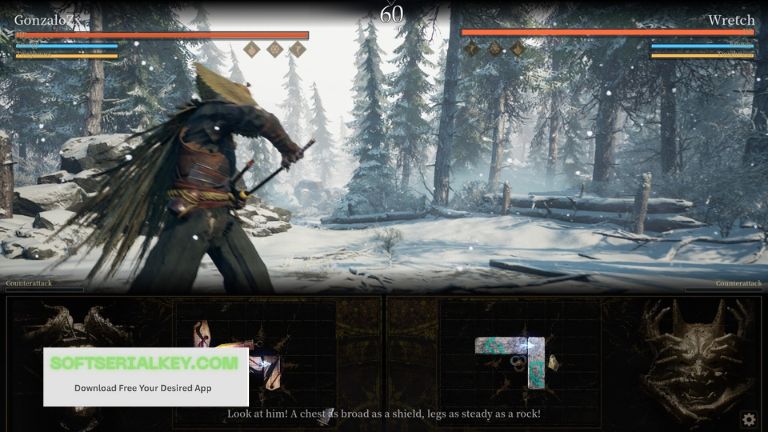Image resolution: width=768 pixels, height=432 pixels.
Task: Click the SOFTSERIALKEY.COM watermark banner
Action: click(x=145, y=374)
